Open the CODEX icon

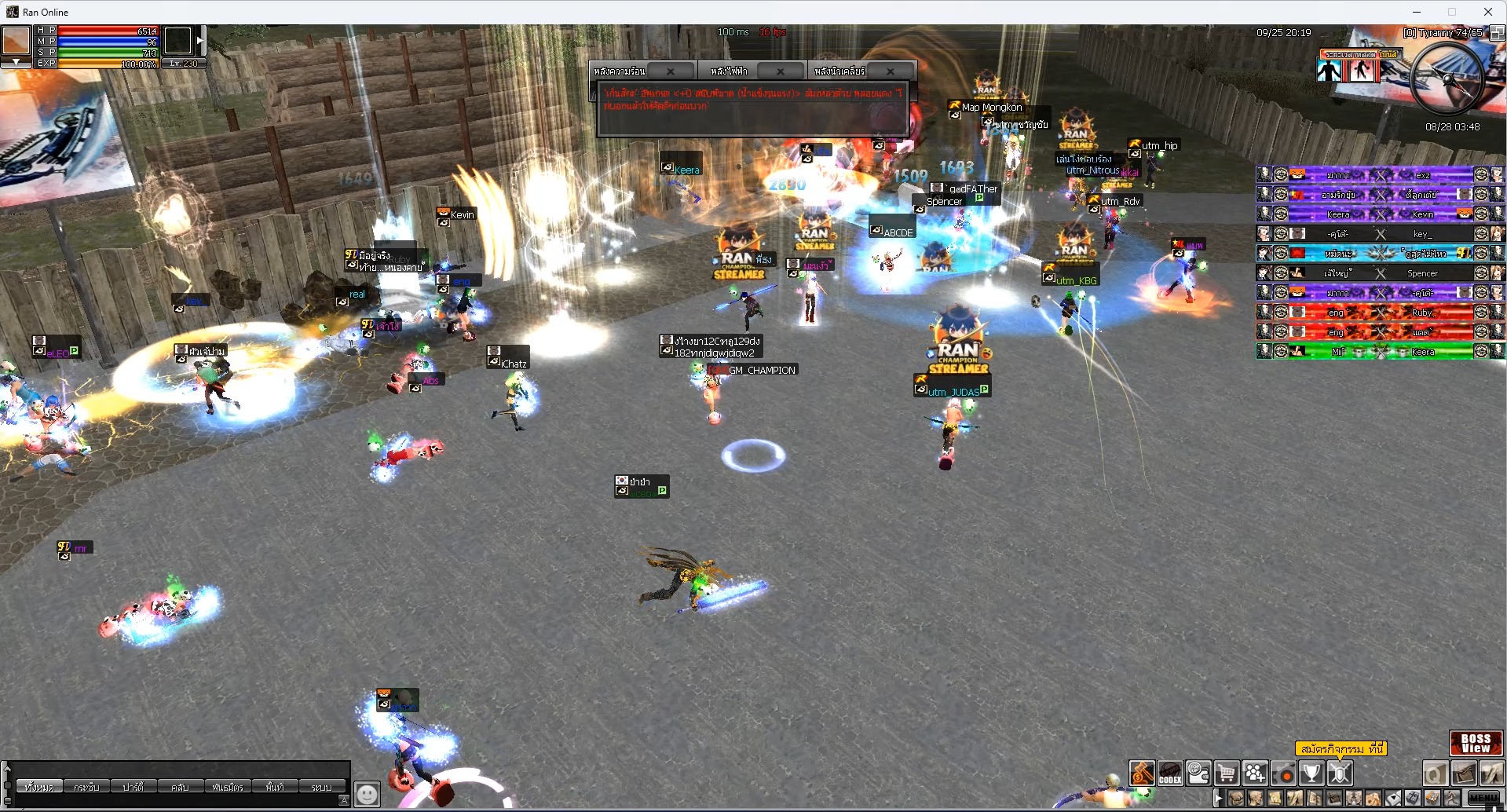[1170, 774]
